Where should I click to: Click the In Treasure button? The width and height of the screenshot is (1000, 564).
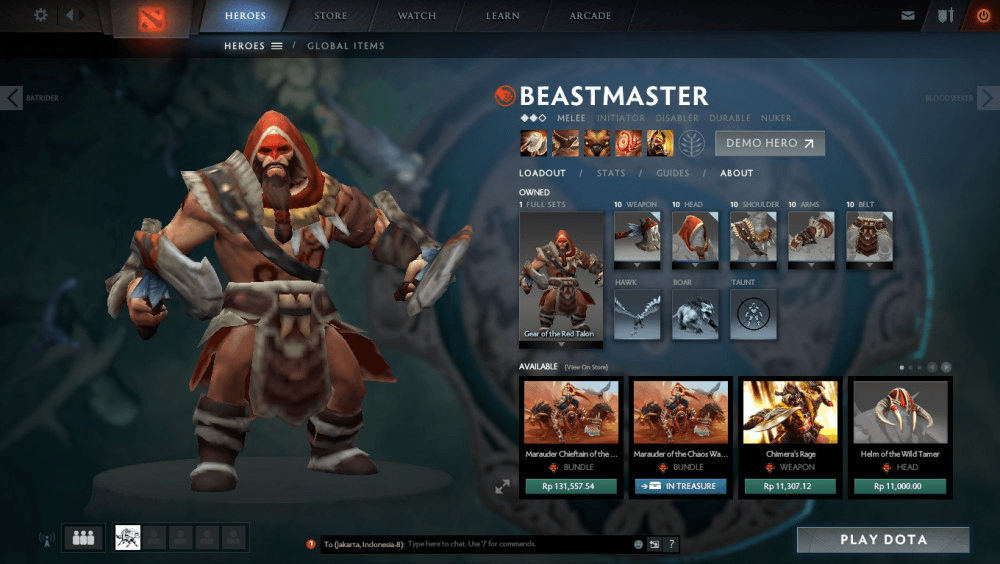680,486
